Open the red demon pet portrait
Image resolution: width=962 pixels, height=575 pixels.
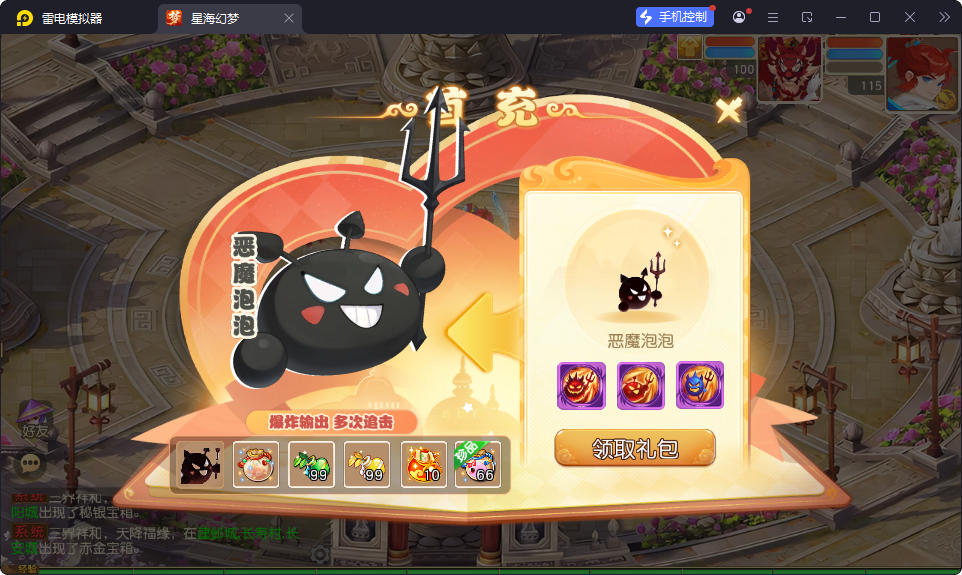tap(789, 68)
